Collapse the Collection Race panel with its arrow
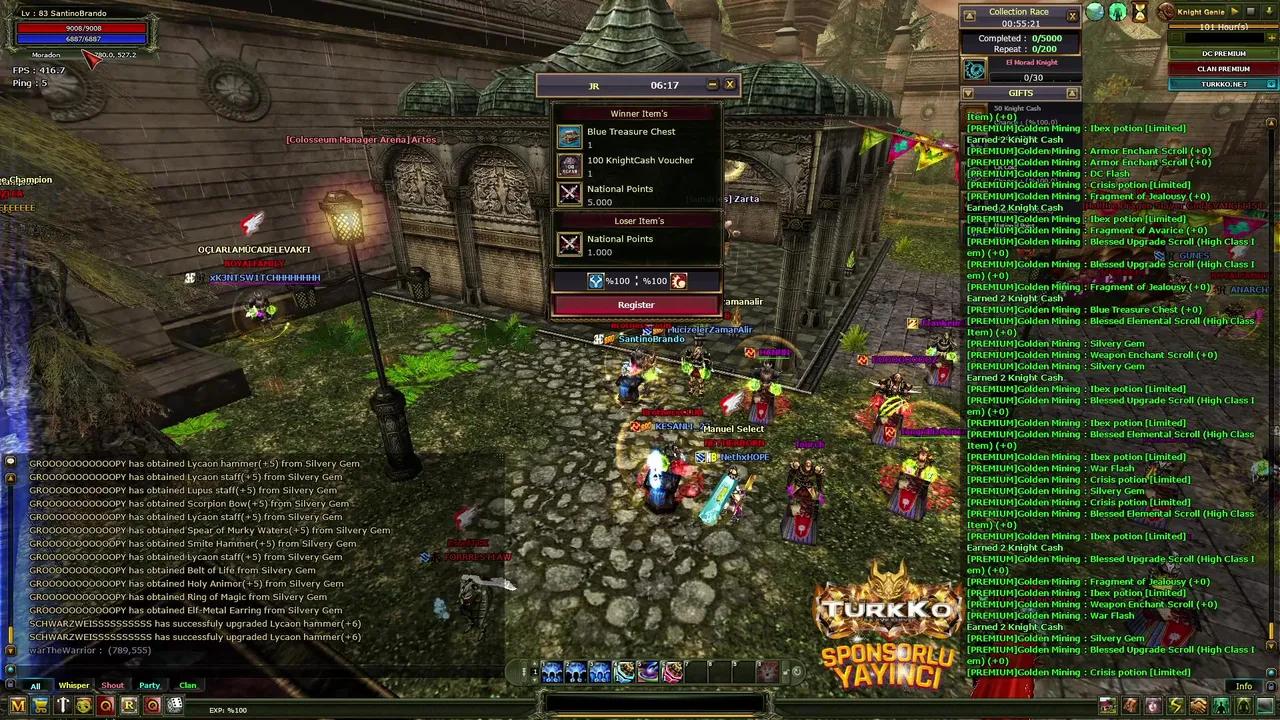Screen dimensions: 1280x720 pos(970,14)
